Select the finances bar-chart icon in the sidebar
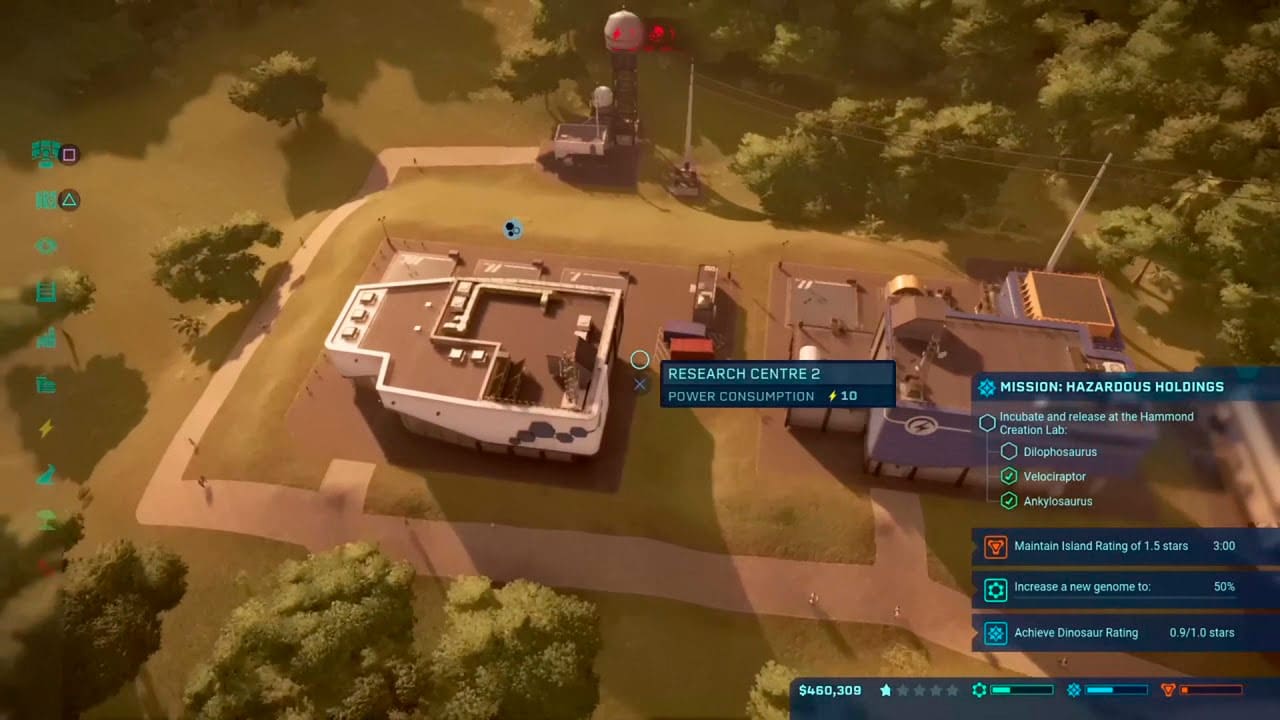Viewport: 1280px width, 720px height. [45, 338]
